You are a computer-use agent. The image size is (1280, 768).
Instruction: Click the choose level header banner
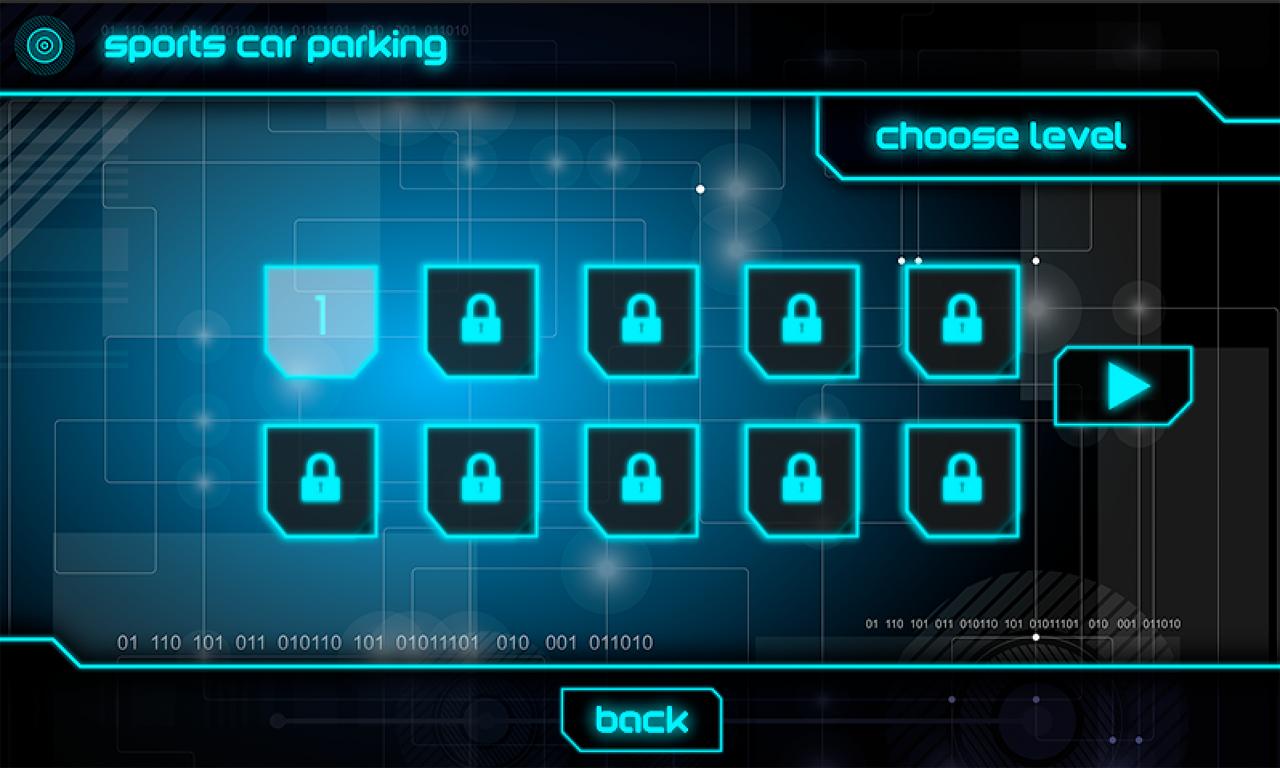click(x=1000, y=137)
